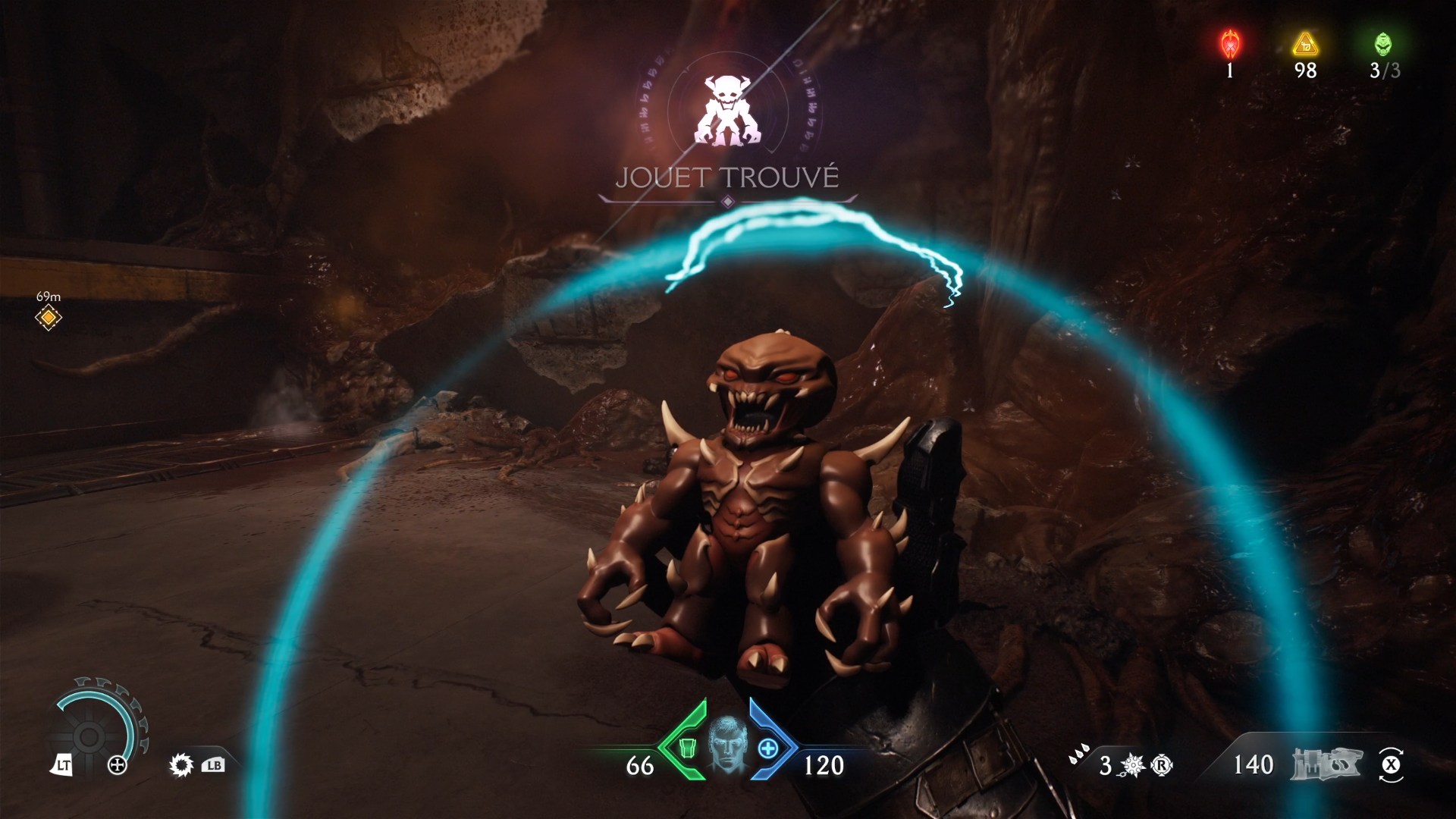The width and height of the screenshot is (1456, 819).
Task: Toggle the LB bumper prompt icon
Action: (x=213, y=766)
